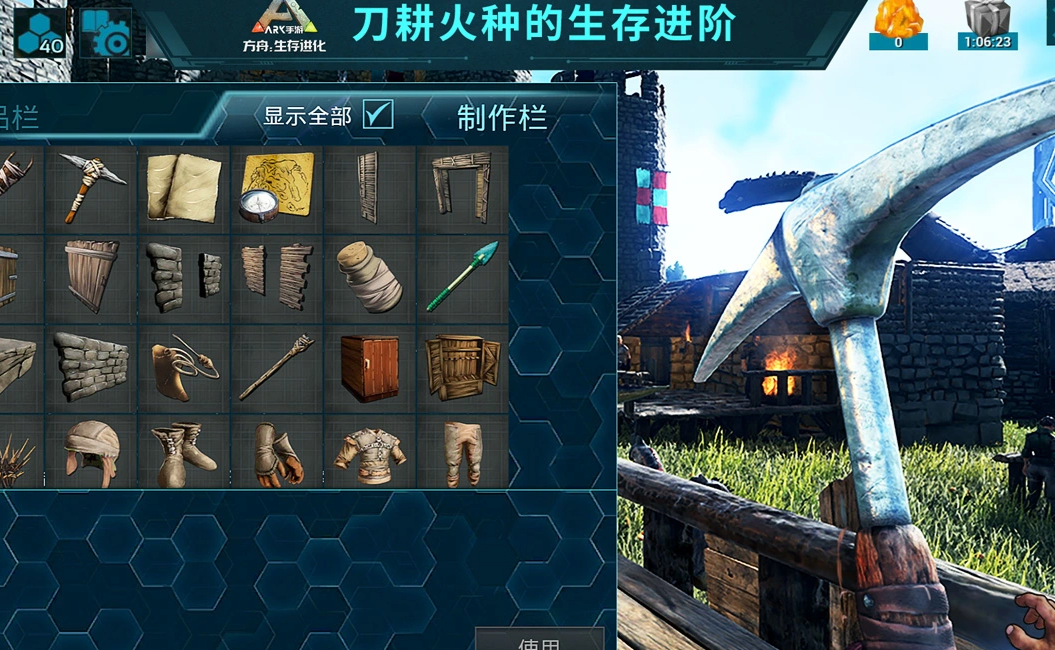Open the gear and cubes settings icon
Viewport: 1055px width, 650px height.
106,32
